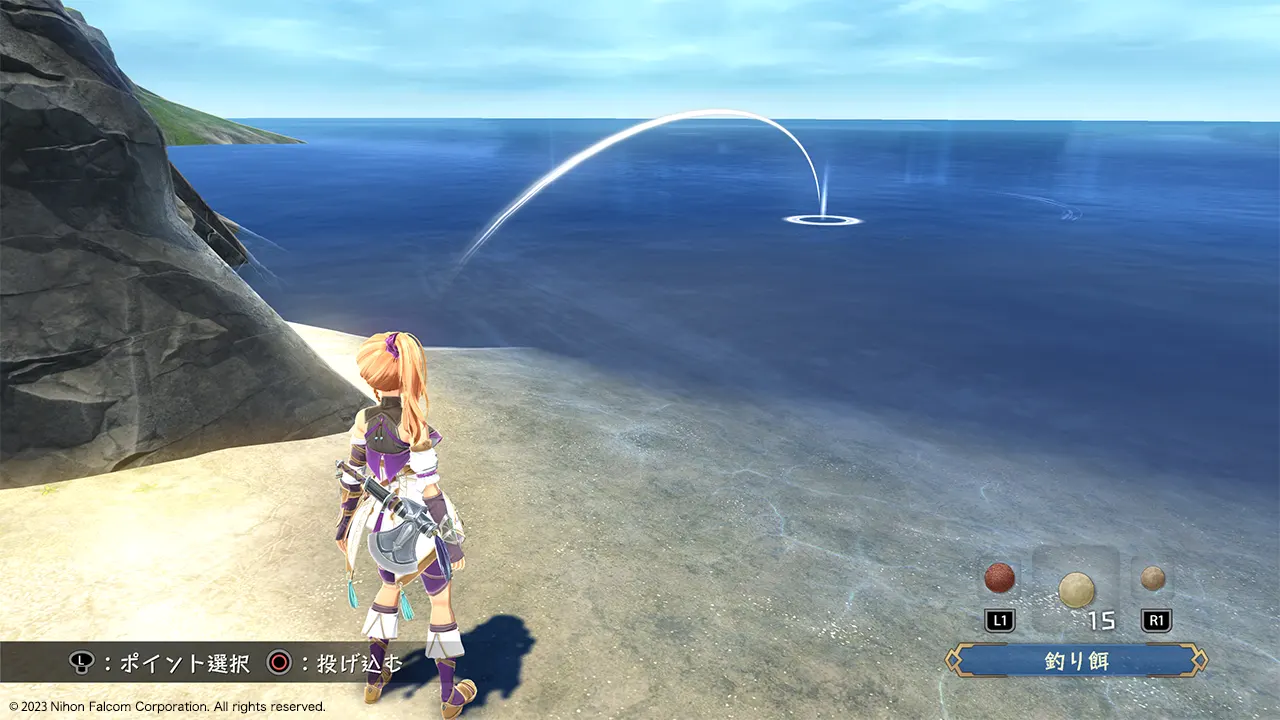Choose the large tan bait with 15 remaining
Image resolution: width=1280 pixels, height=720 pixels.
(1076, 589)
